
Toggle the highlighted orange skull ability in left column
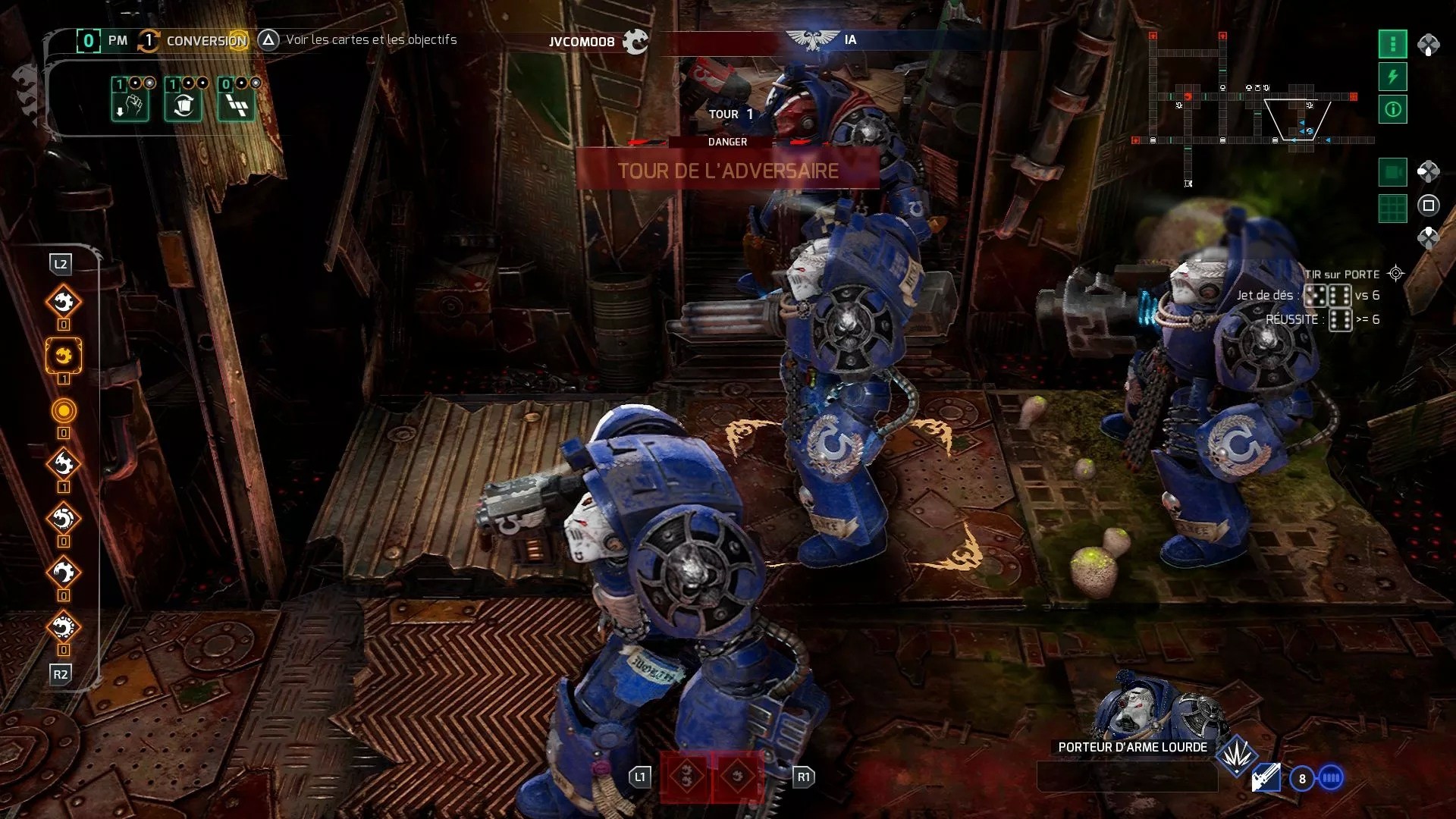pyautogui.click(x=64, y=356)
